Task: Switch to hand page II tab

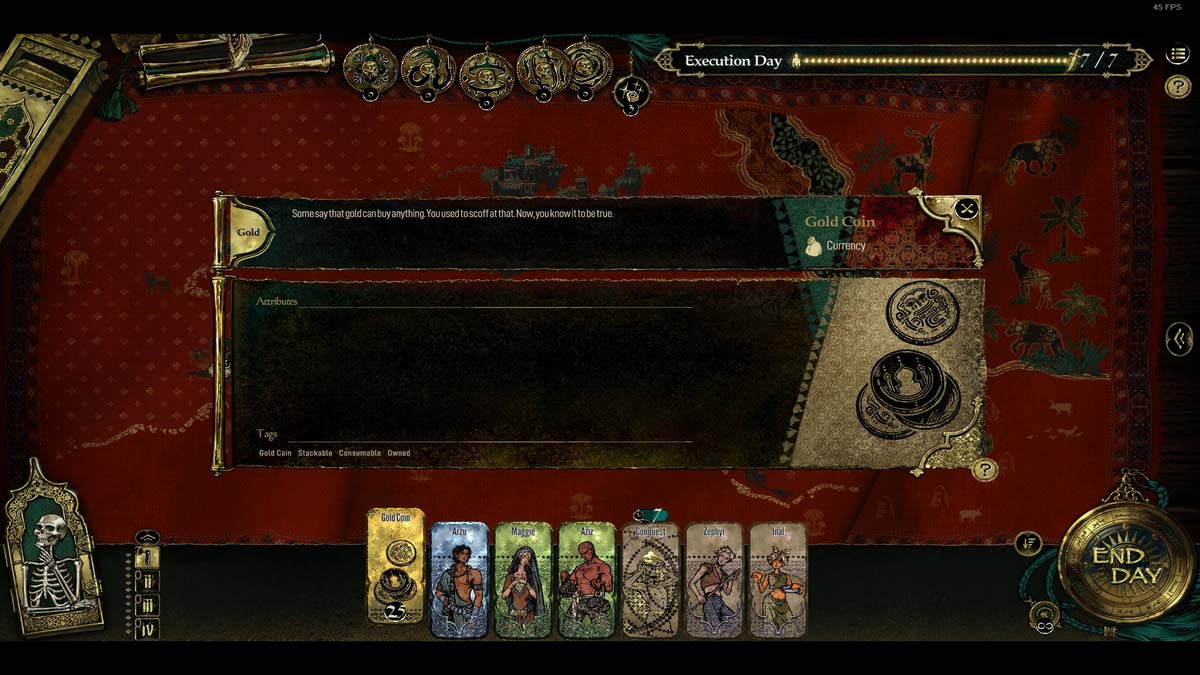Action: [147, 581]
